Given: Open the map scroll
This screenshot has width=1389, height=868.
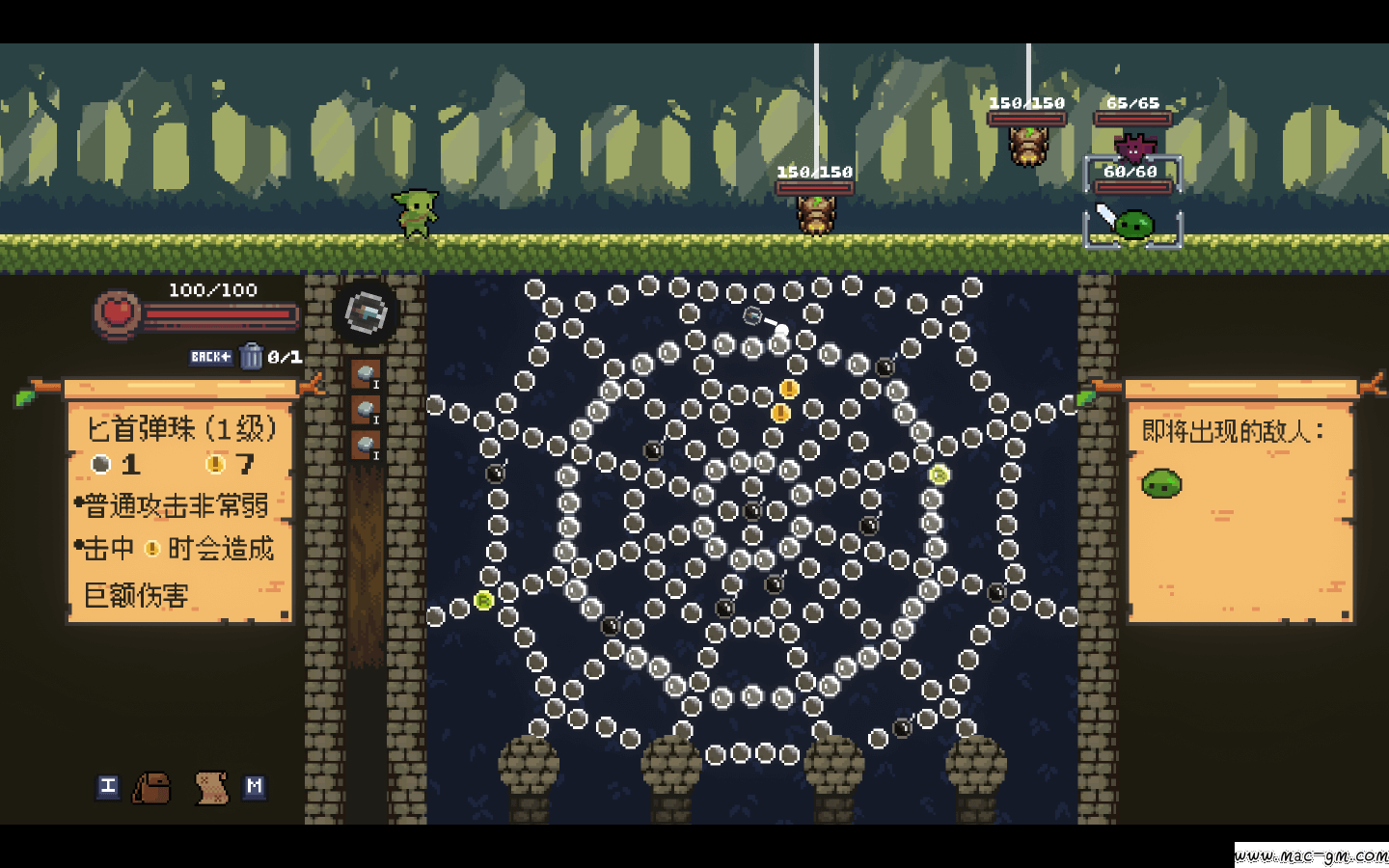Looking at the screenshot, I should point(211,788).
